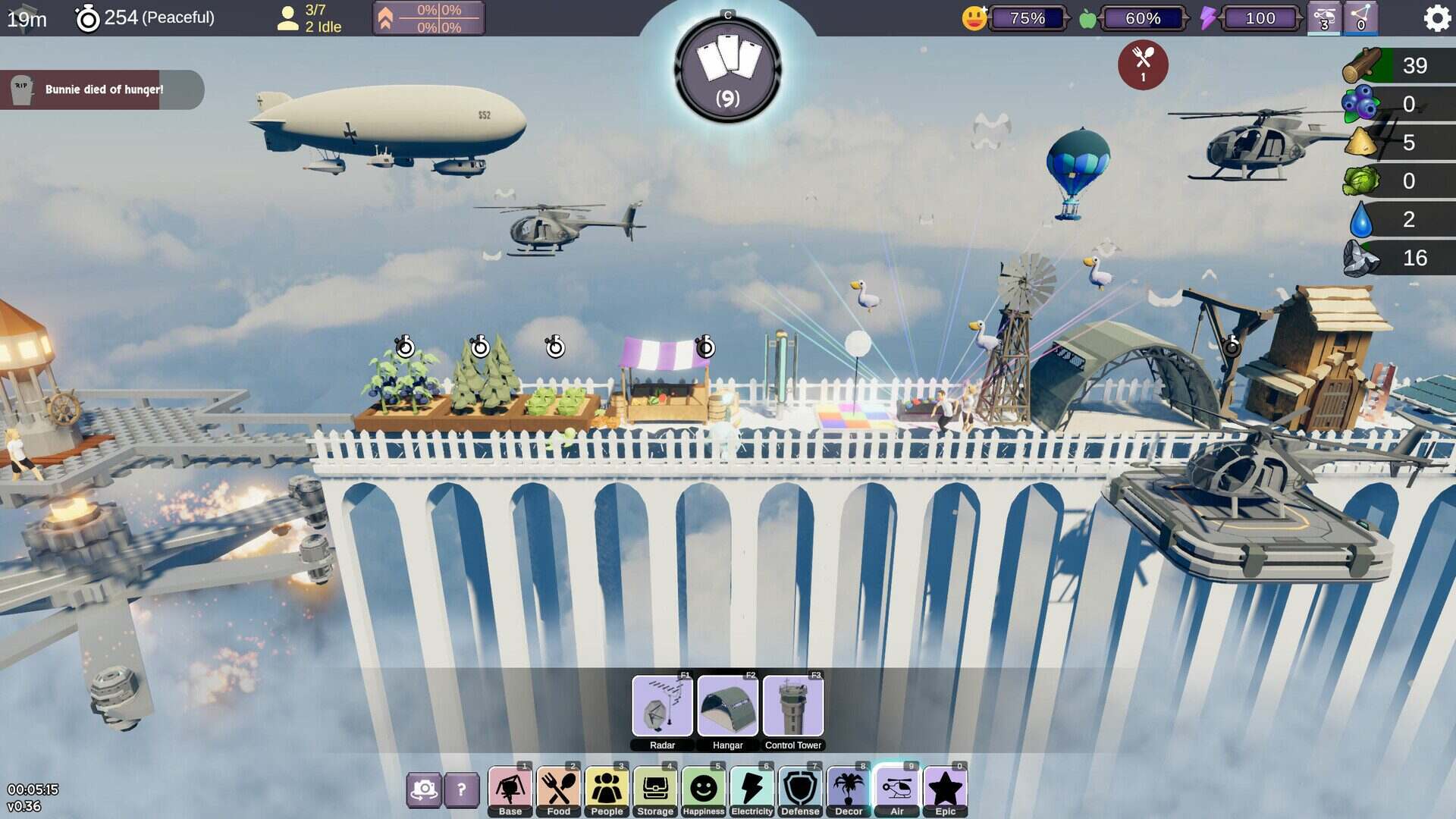This screenshot has width=1456, height=819.
Task: Click the fork-and-spoon hunger alert icon
Action: tap(1141, 65)
